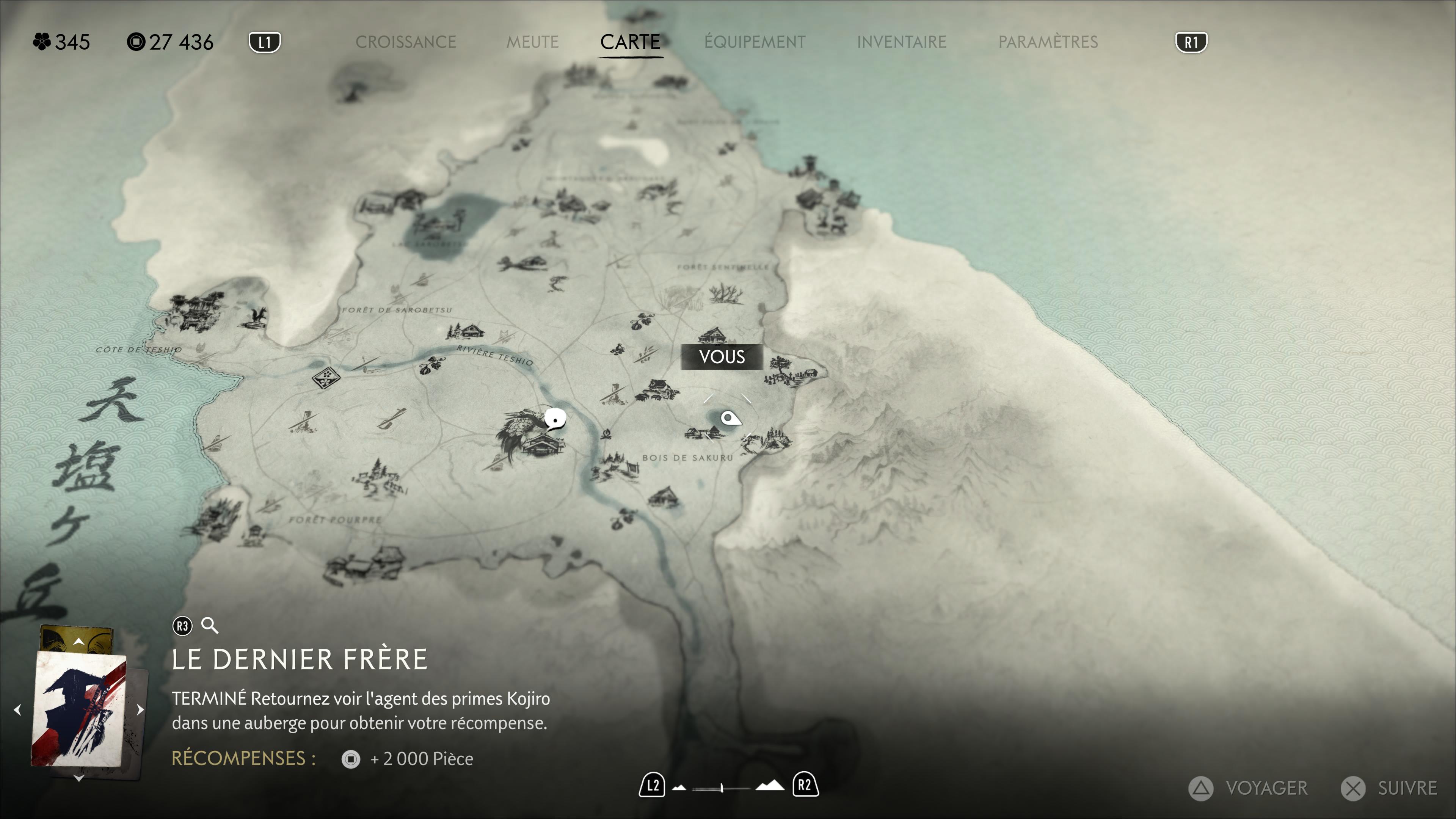Choose Voyager to fast travel
This screenshot has width=1456, height=819.
click(1249, 788)
